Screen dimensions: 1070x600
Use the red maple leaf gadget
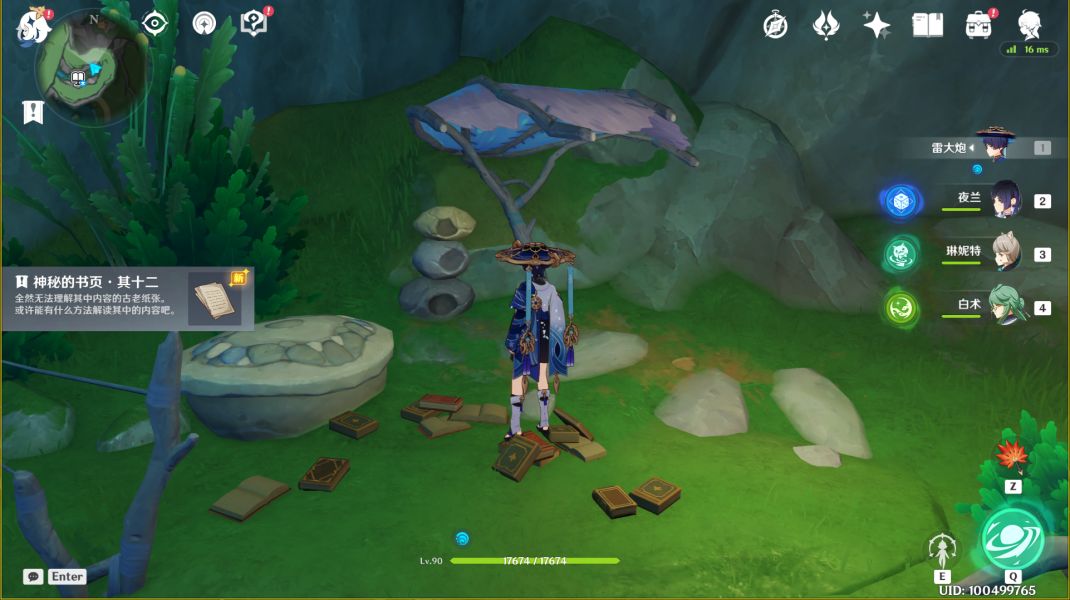coord(1012,457)
